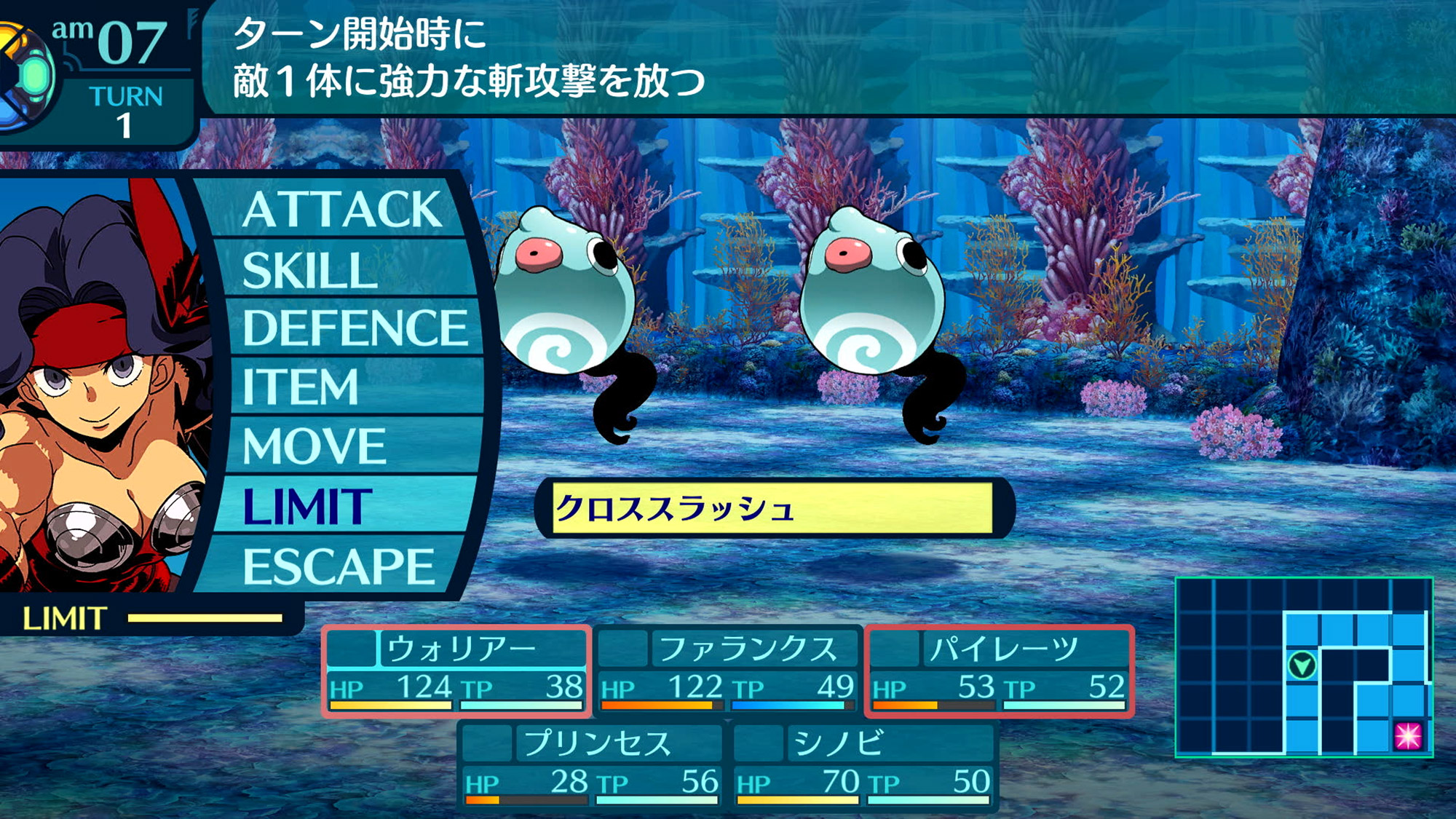
Task: Select the ウォリアー party member panel
Action: [x=456, y=670]
